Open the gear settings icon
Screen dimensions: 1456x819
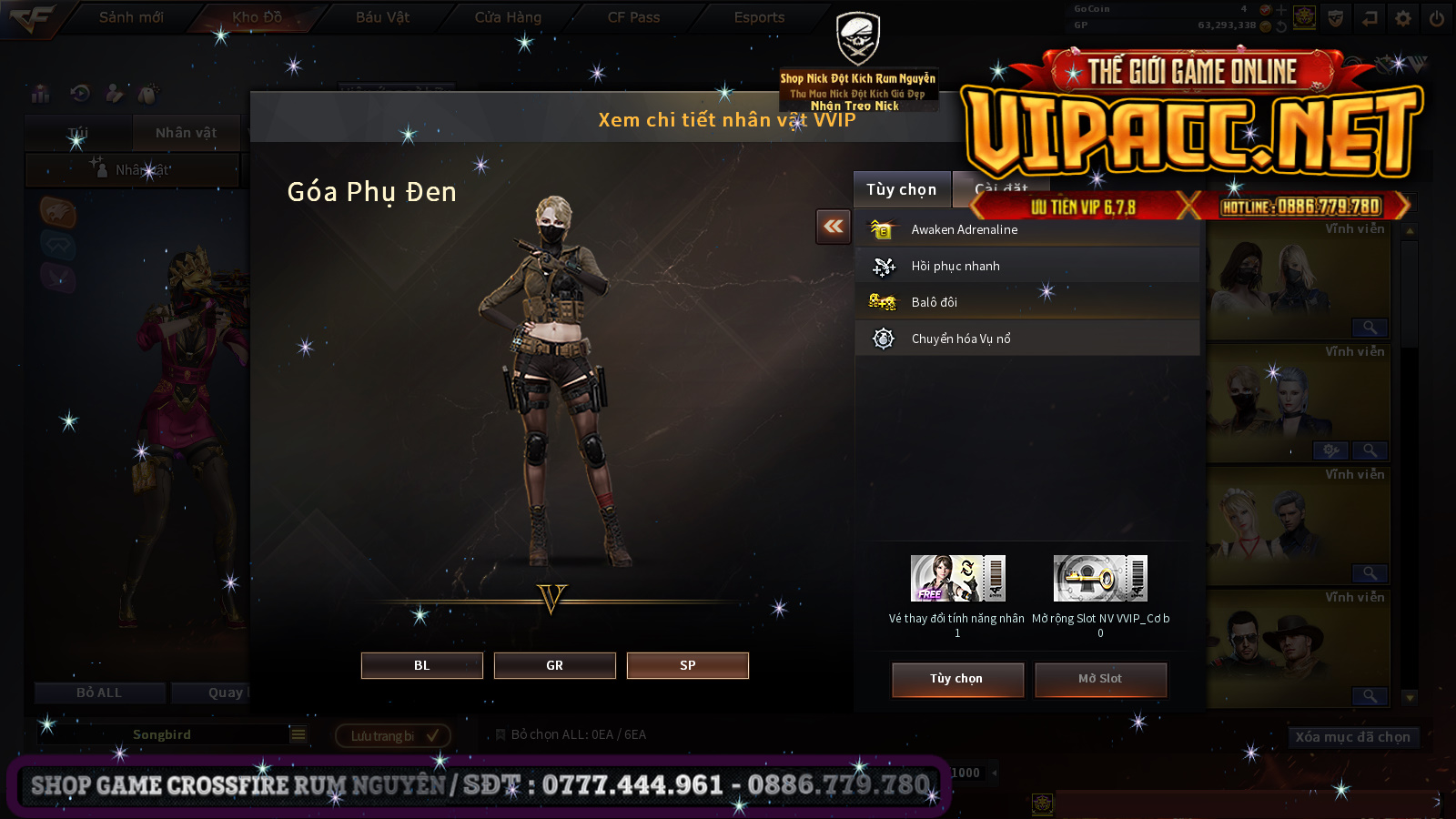(1402, 18)
